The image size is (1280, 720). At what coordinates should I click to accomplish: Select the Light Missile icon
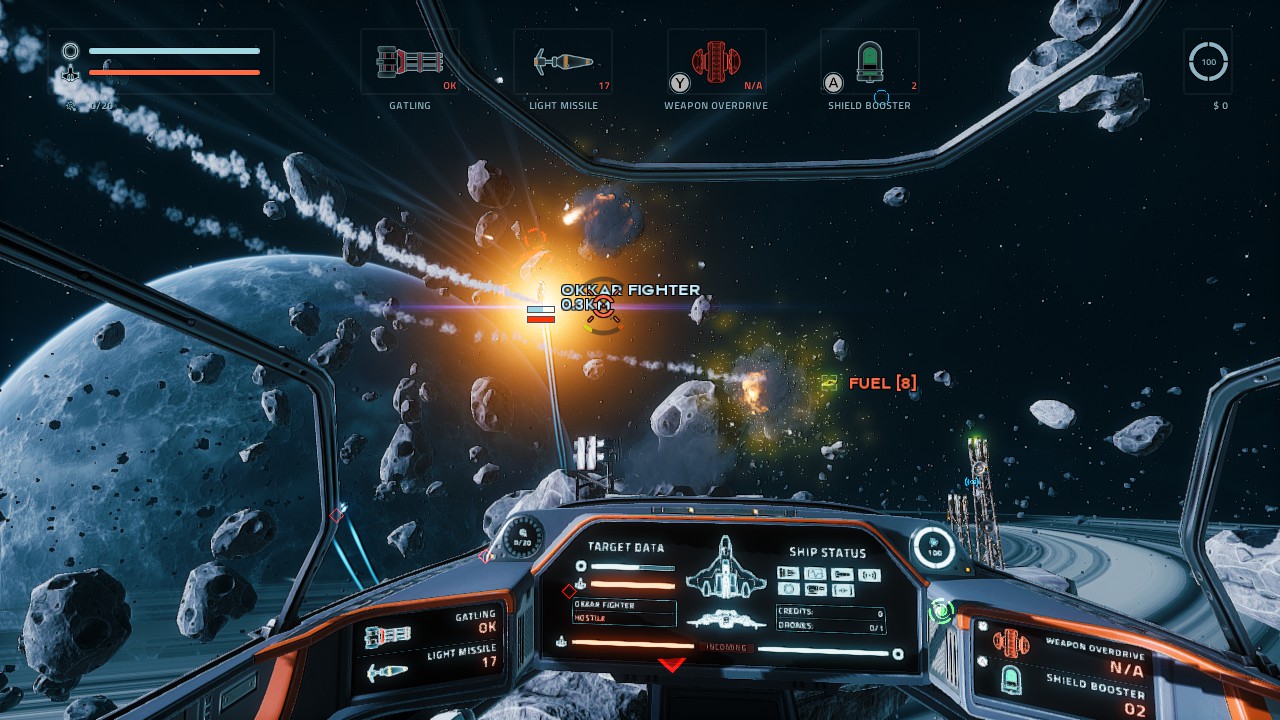tap(563, 60)
